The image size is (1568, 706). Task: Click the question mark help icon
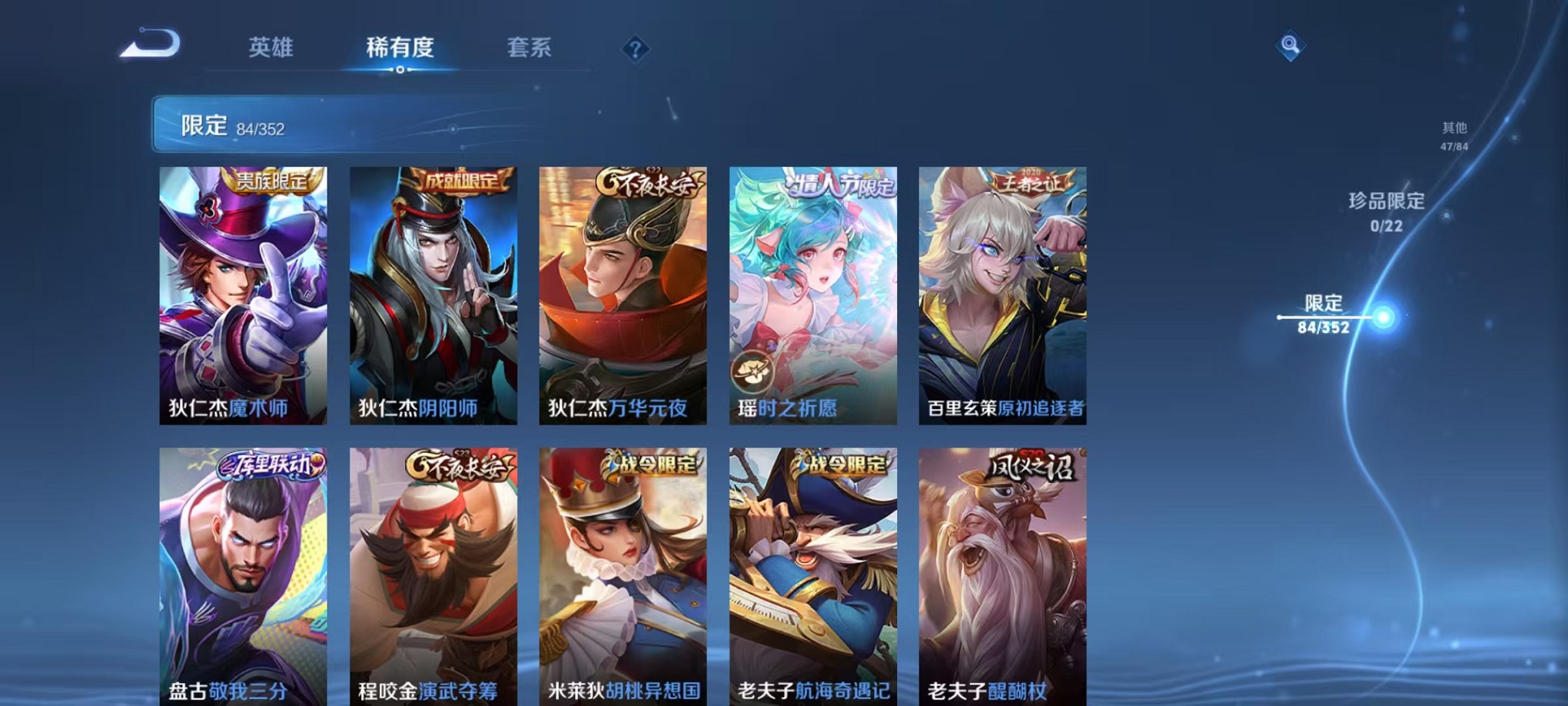(634, 51)
